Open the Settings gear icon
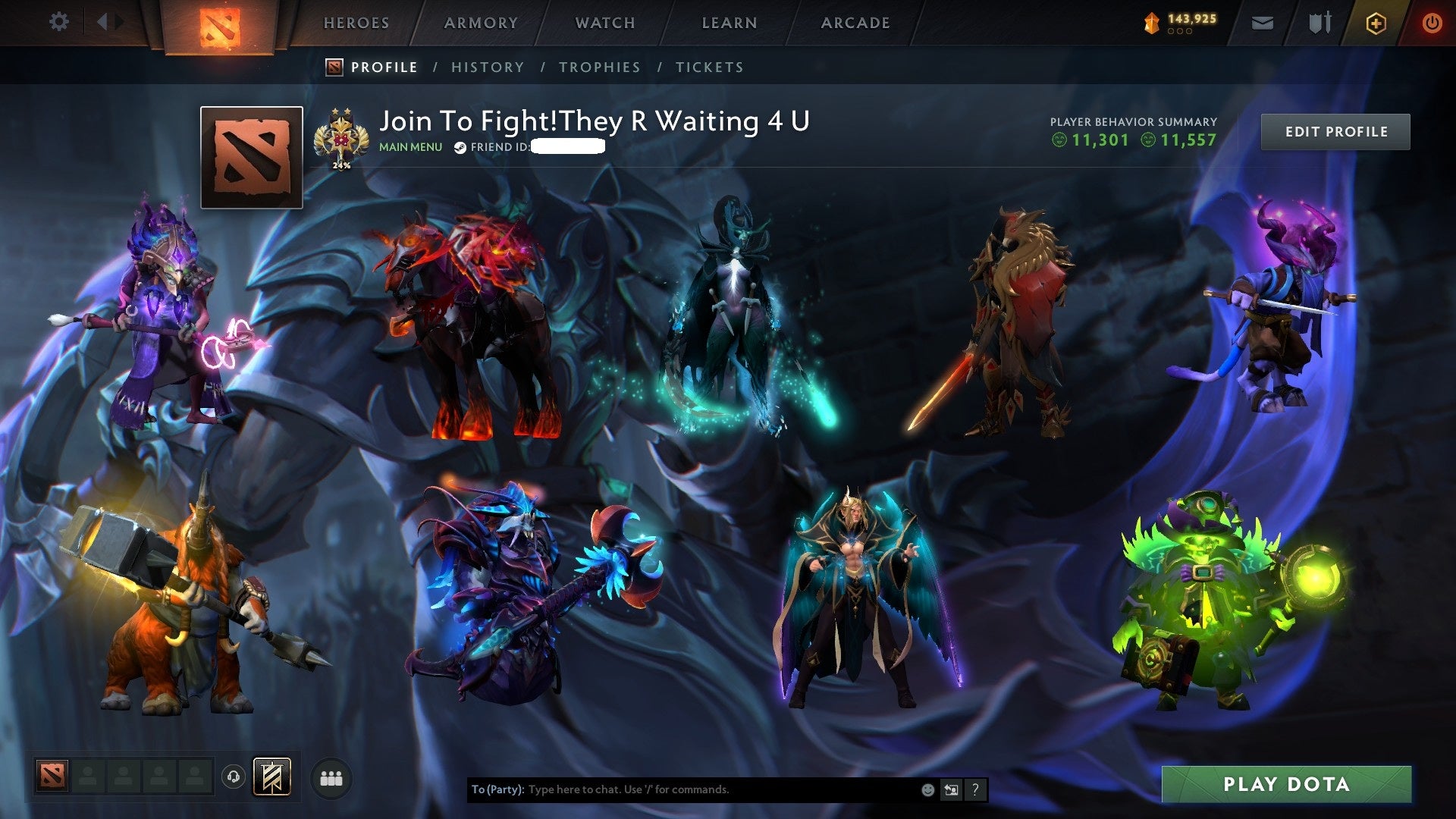Image resolution: width=1456 pixels, height=819 pixels. [x=59, y=22]
